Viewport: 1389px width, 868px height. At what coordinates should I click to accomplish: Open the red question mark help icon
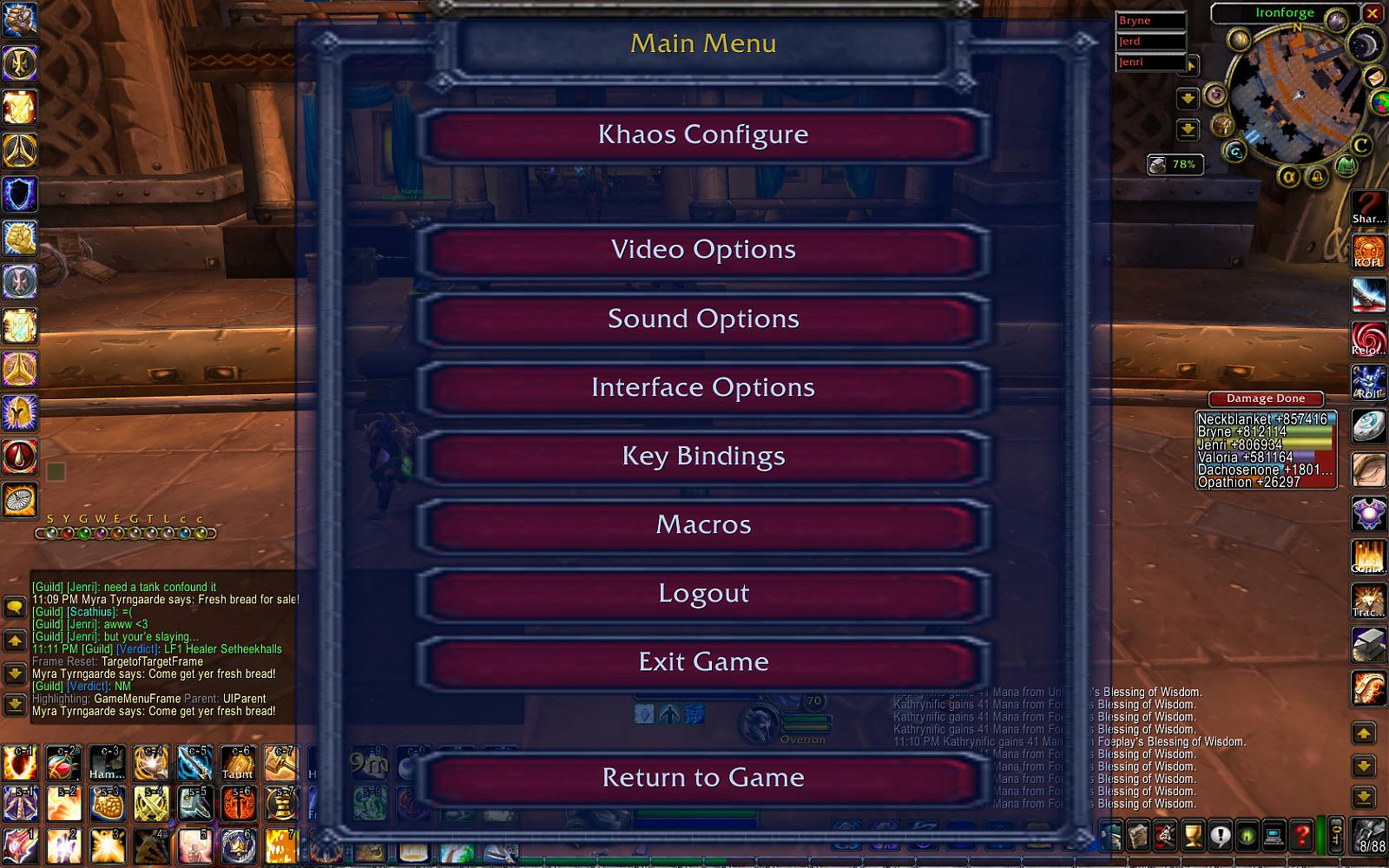(1301, 835)
